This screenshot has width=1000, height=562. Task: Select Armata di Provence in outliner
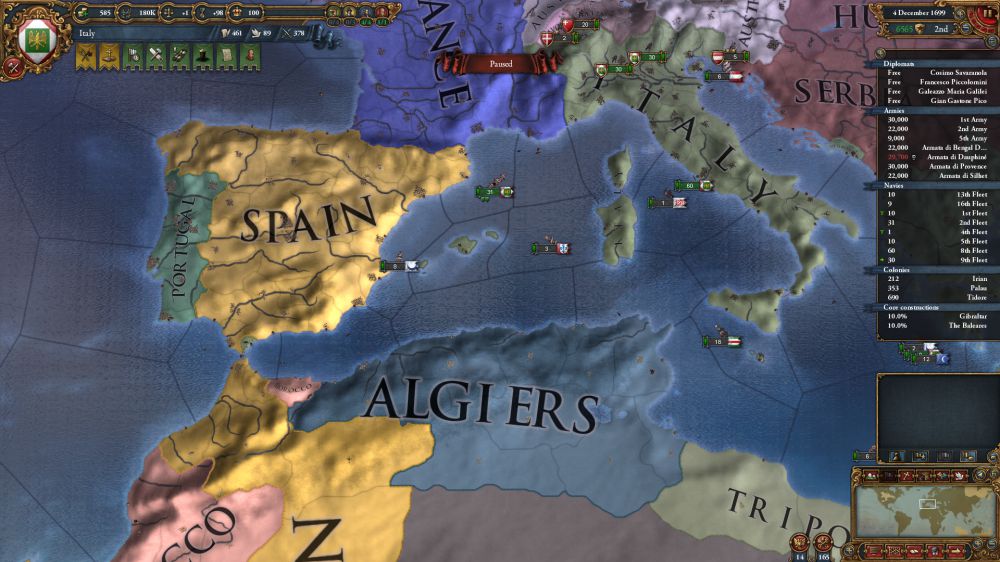pos(933,166)
